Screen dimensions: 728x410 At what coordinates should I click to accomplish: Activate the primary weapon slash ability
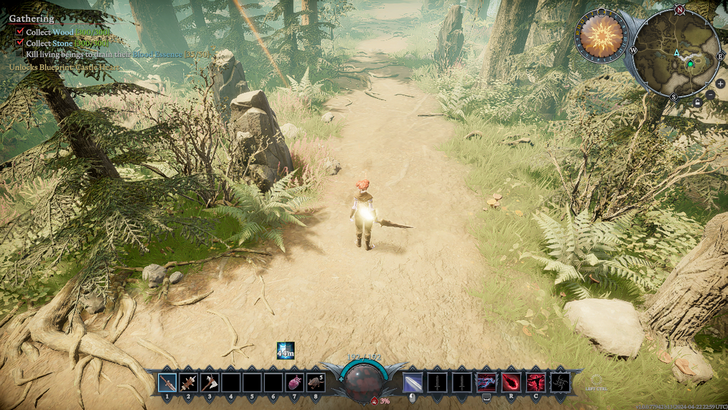[x=413, y=382]
